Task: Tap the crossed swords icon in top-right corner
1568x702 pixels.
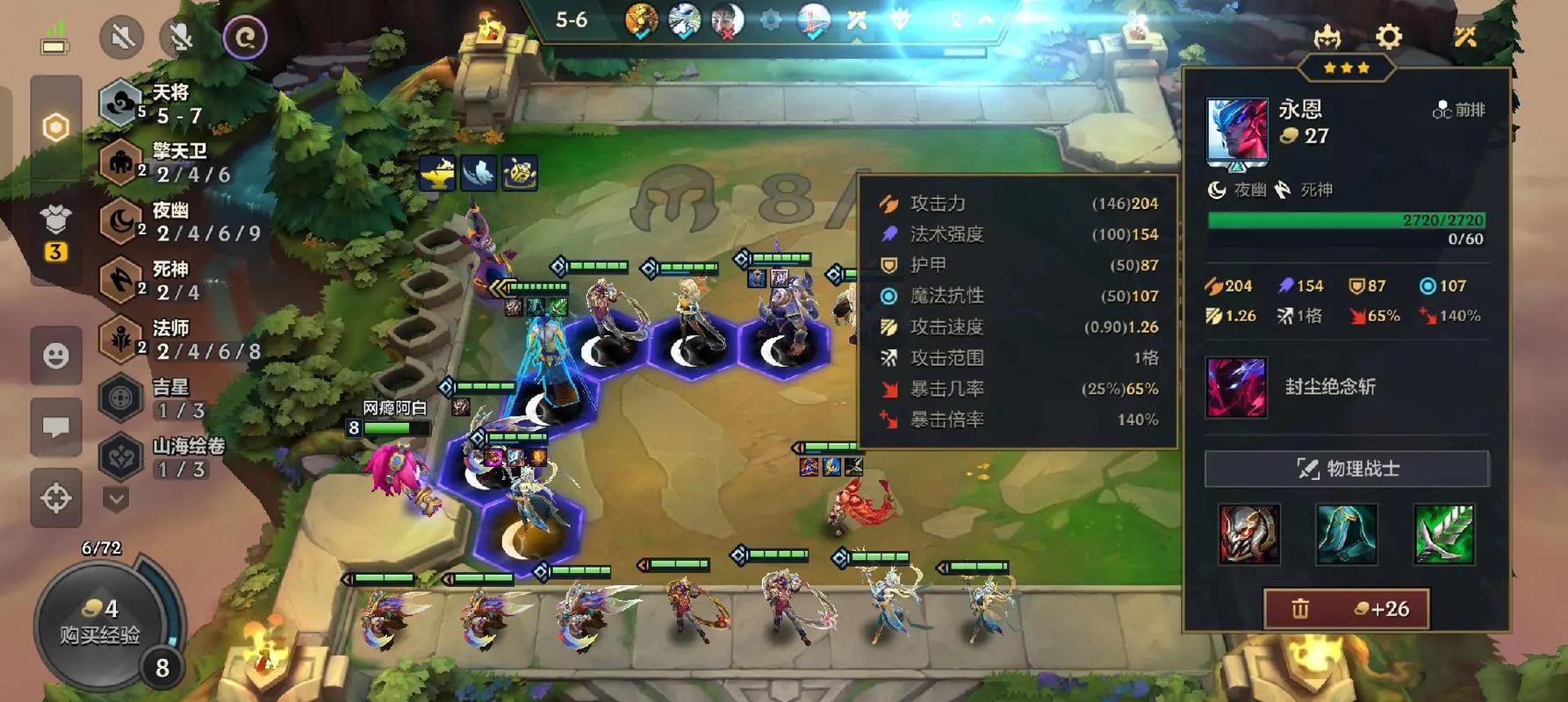Action: tap(1464, 37)
